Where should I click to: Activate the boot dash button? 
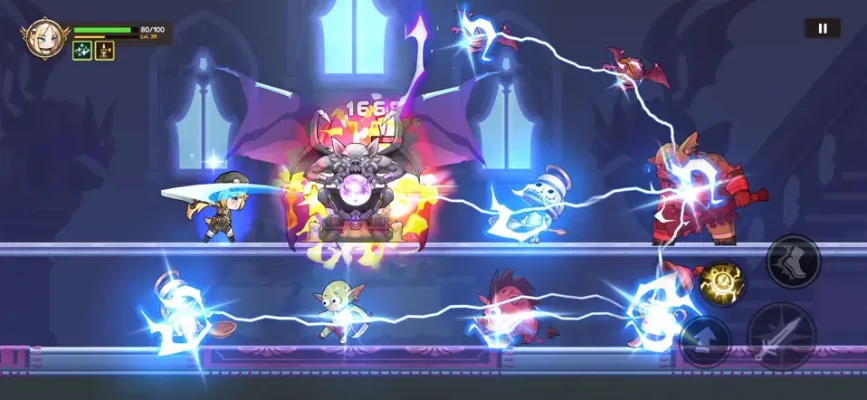793,260
